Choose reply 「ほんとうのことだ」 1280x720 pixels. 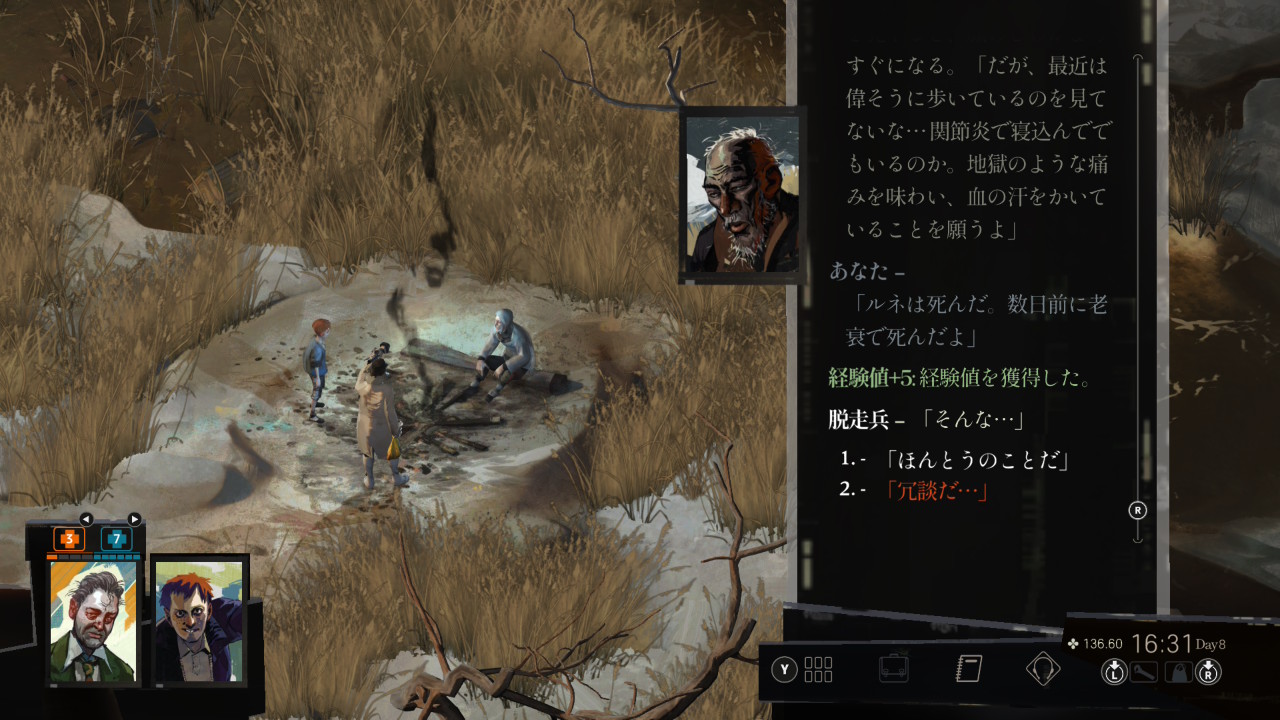pos(976,460)
